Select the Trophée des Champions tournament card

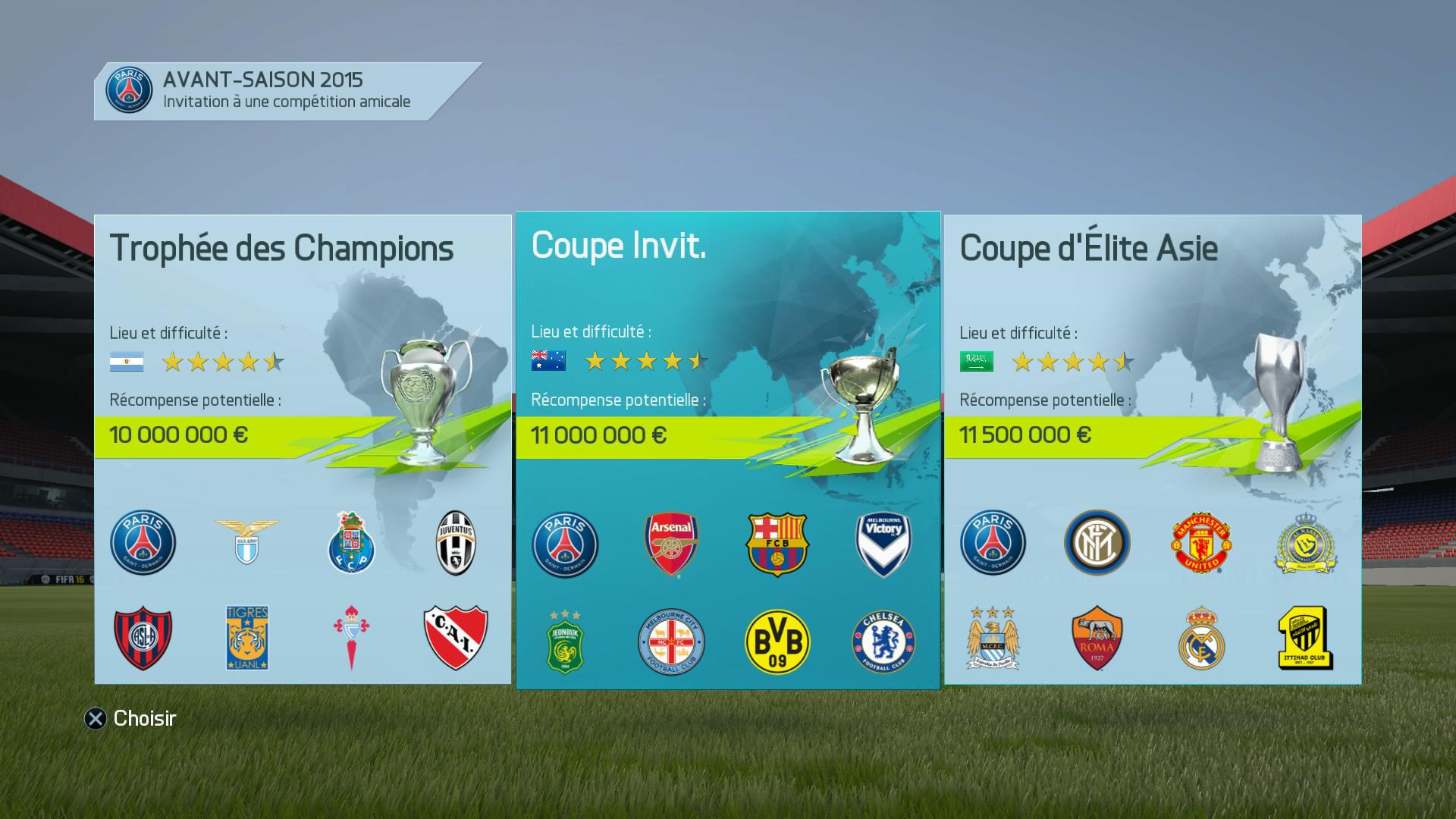303,449
